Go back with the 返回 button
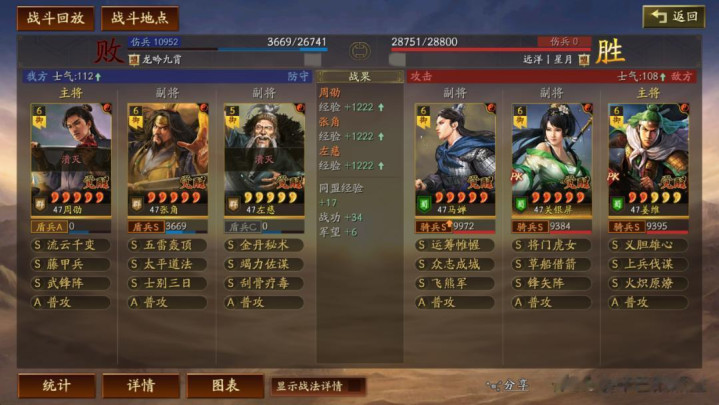The image size is (719, 405). coord(673,17)
